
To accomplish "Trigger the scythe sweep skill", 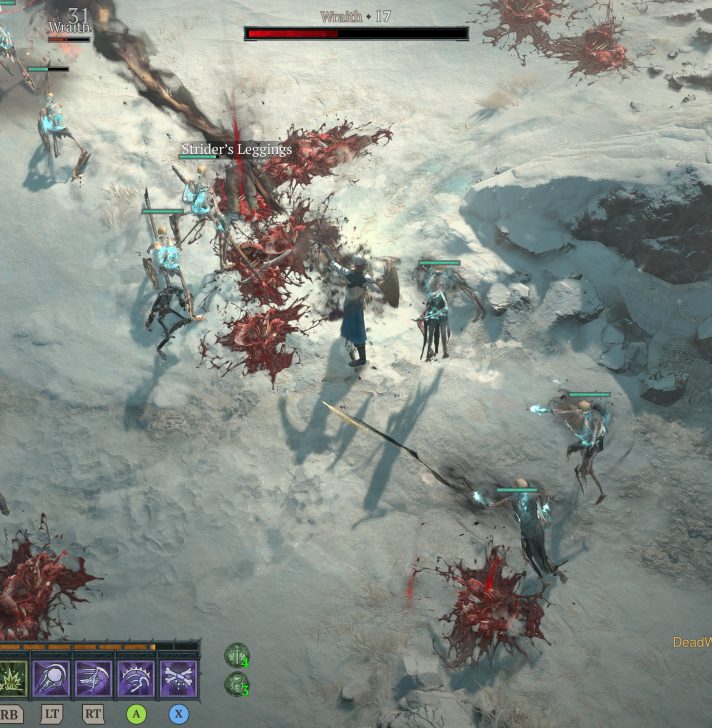I will [x=93, y=679].
